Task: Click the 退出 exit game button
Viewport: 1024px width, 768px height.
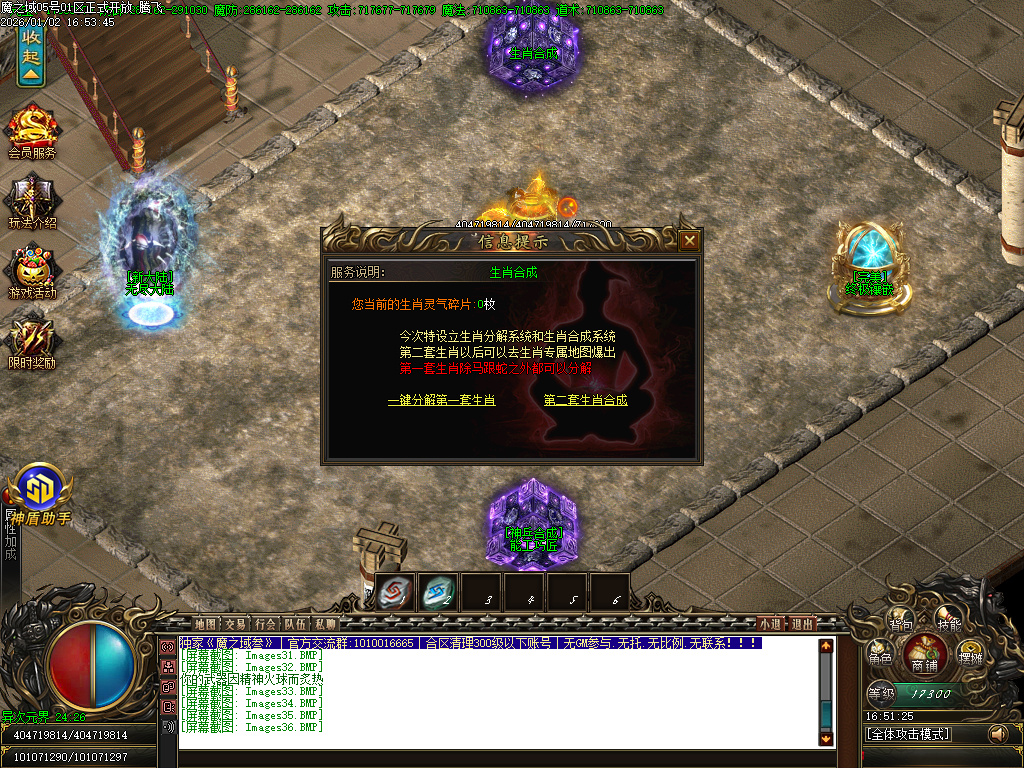Action: (x=802, y=623)
